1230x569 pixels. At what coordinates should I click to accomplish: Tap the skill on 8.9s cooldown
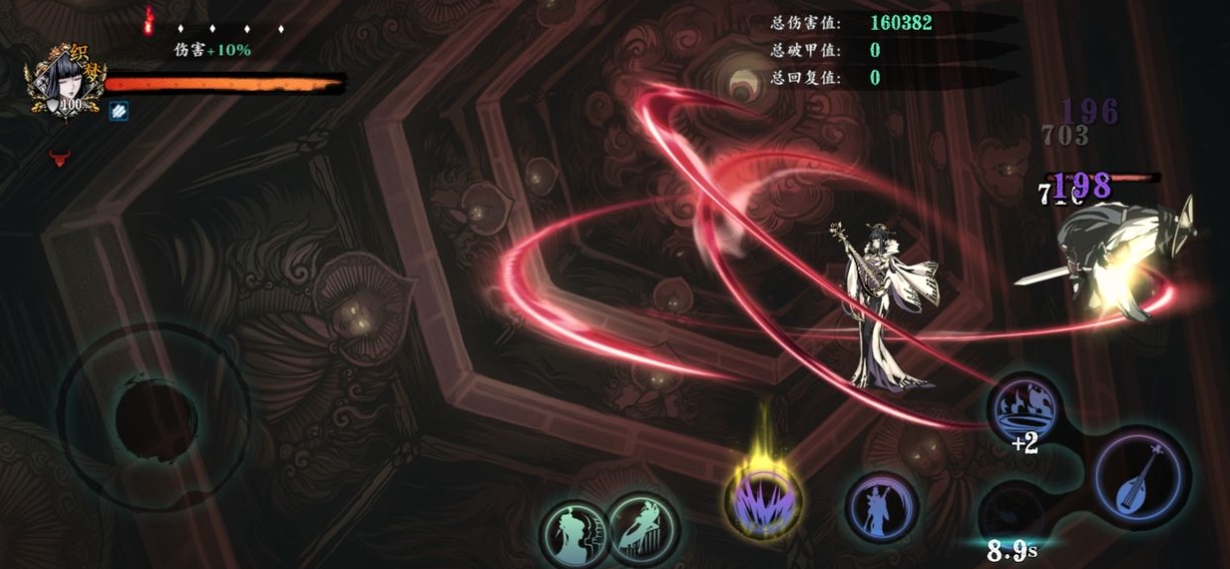pos(1010,516)
